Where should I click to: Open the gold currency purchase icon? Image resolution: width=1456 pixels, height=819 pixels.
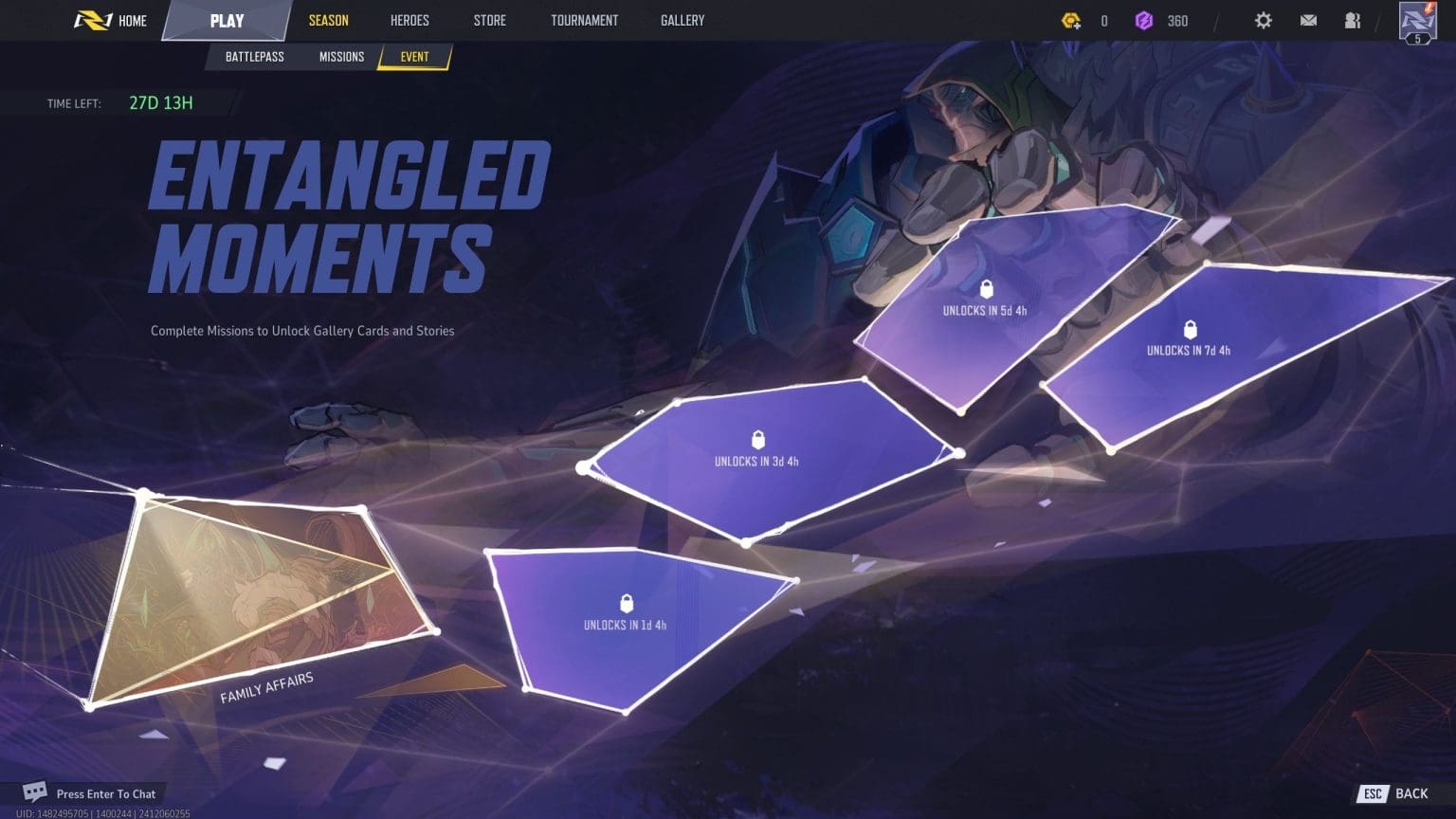(1071, 20)
